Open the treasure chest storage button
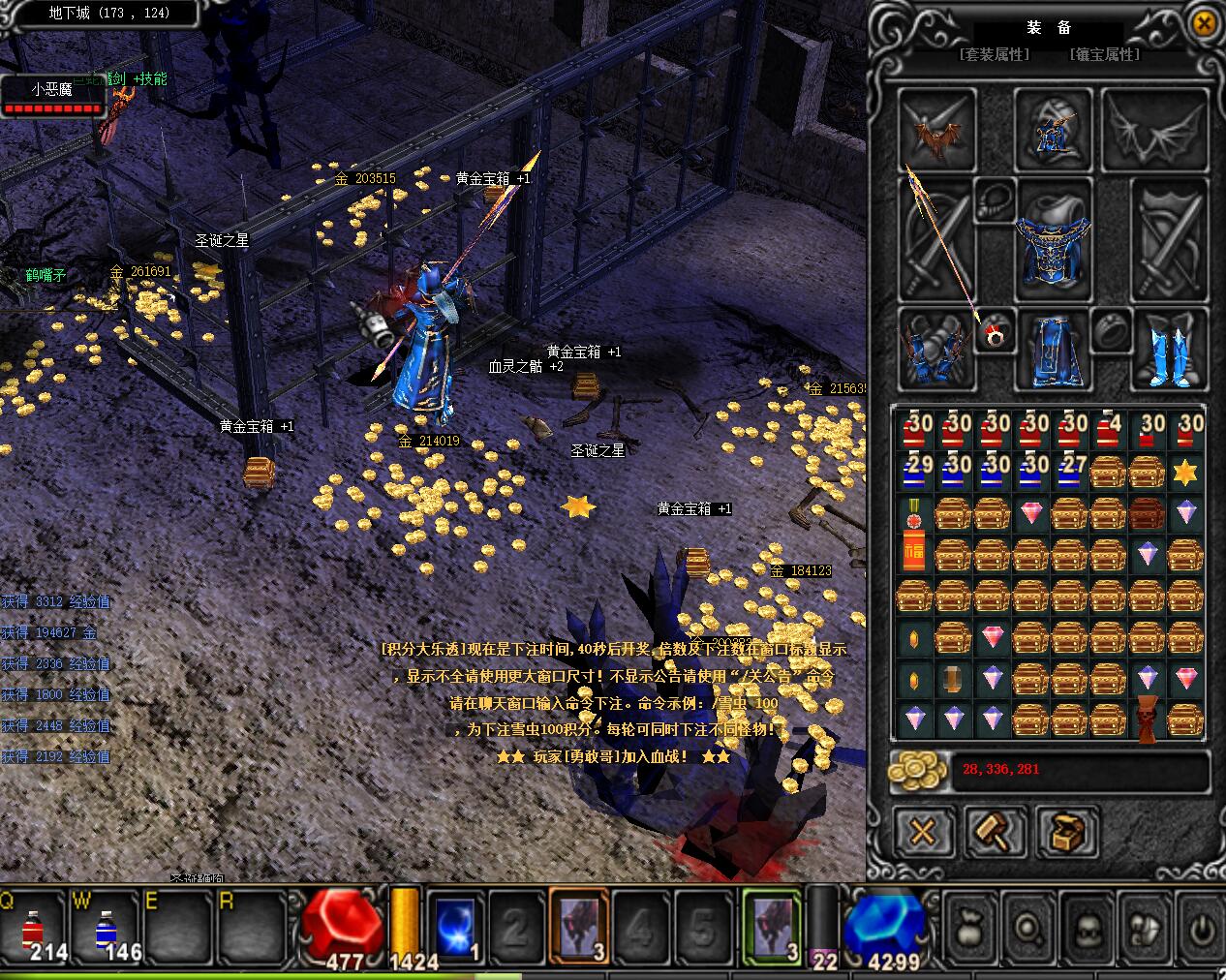The height and width of the screenshot is (980, 1226). tap(1068, 830)
